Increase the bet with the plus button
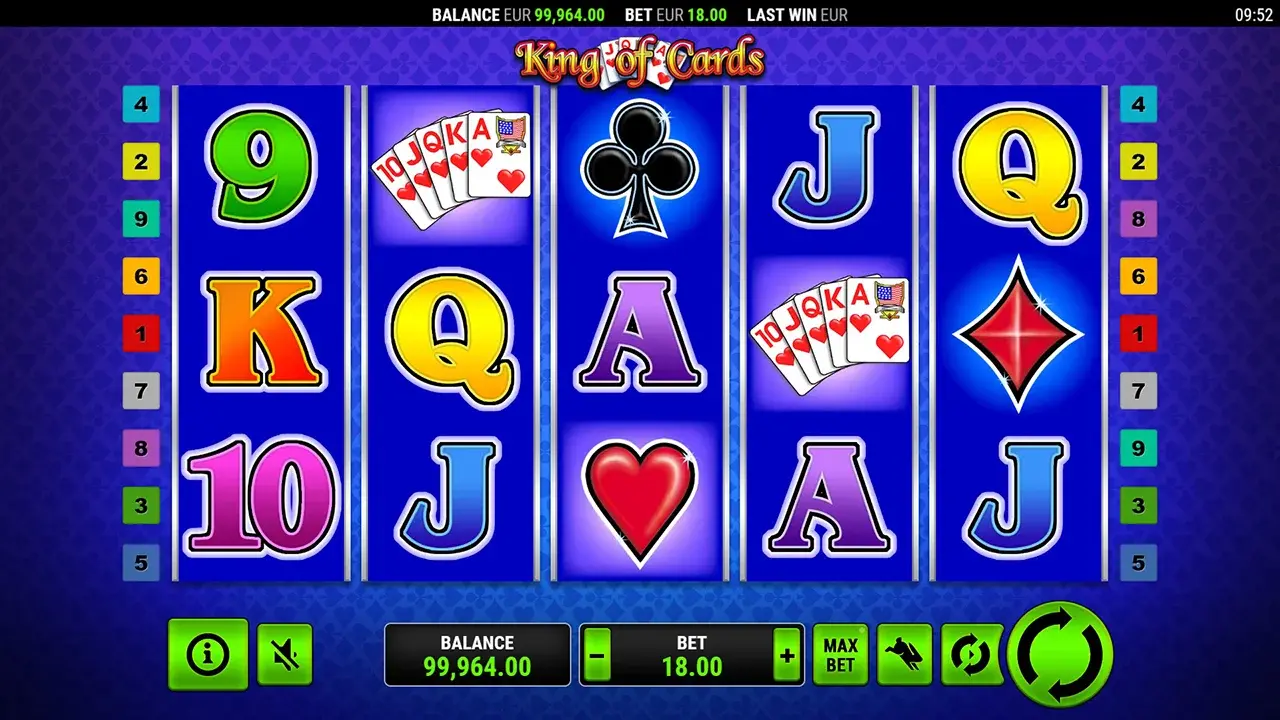The height and width of the screenshot is (720, 1280). point(788,655)
